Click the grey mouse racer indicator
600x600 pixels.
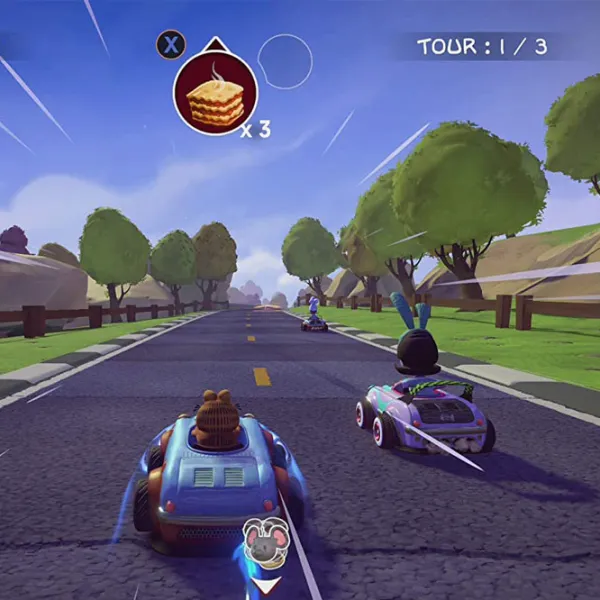pos(266,543)
